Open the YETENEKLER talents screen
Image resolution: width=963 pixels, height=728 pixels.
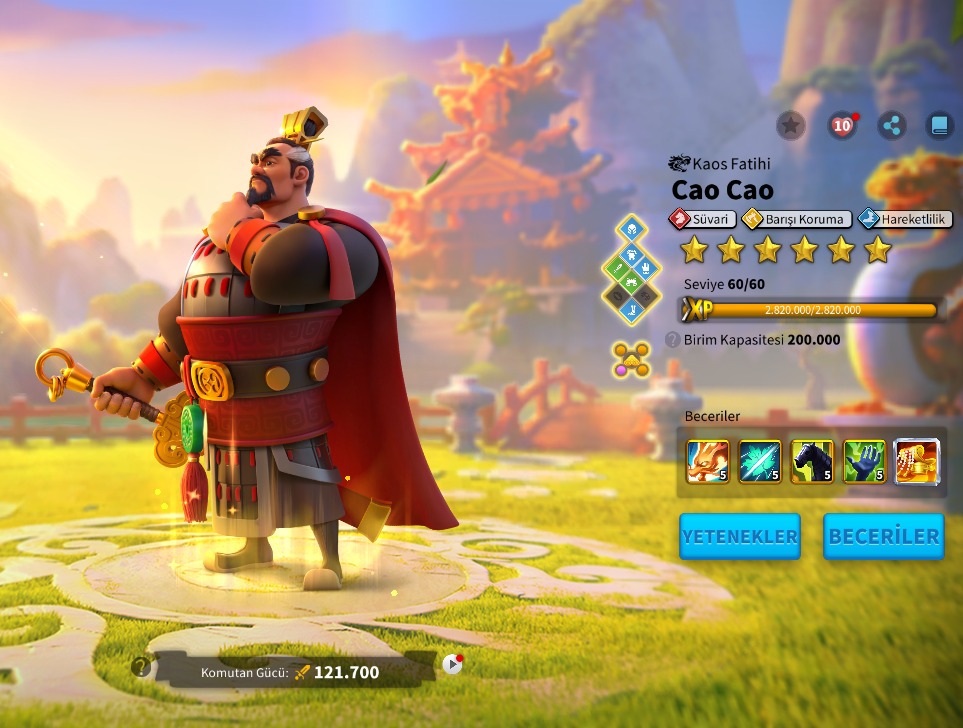pyautogui.click(x=739, y=536)
